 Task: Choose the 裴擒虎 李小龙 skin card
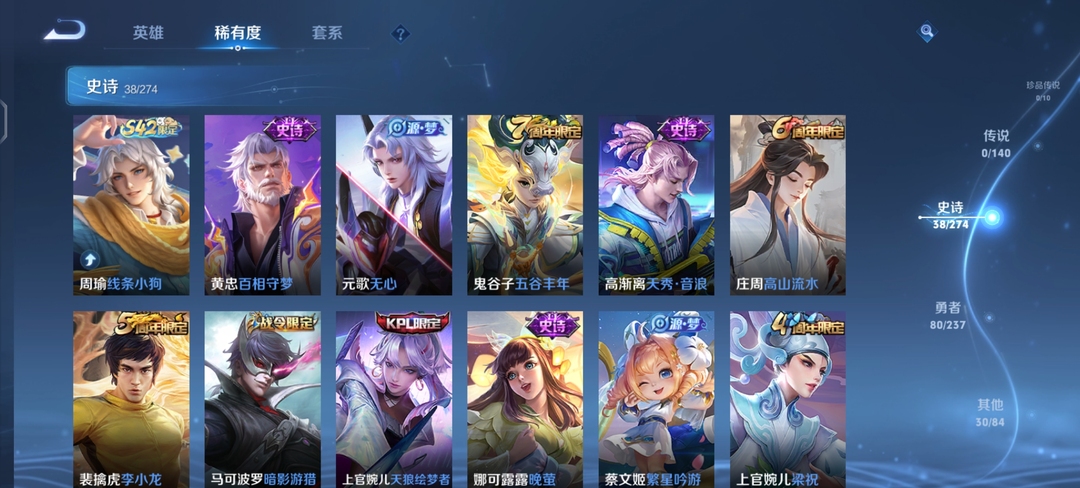(131, 400)
